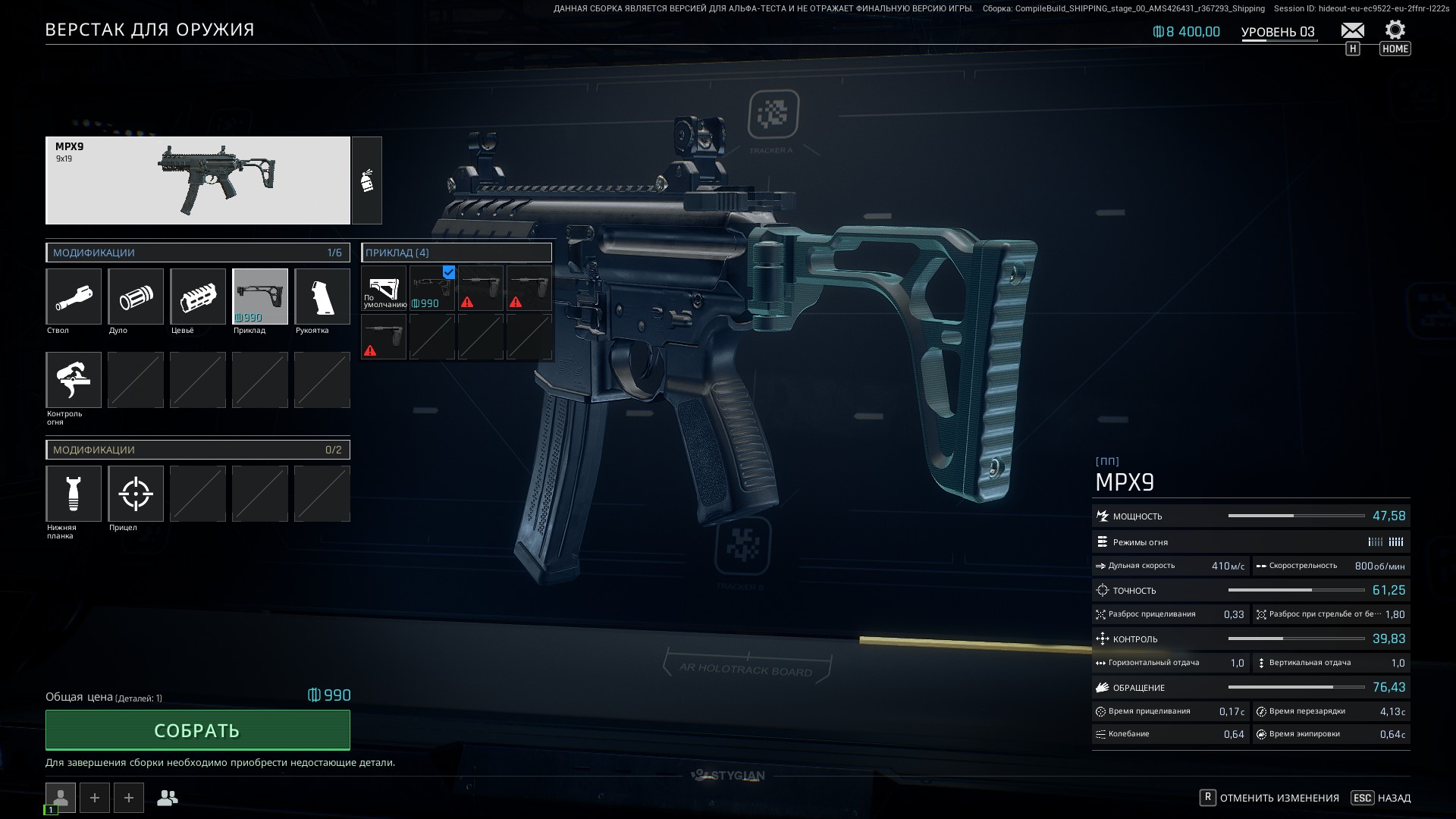
Task: Click the green СОБРАТЬ assemble button
Action: (197, 730)
